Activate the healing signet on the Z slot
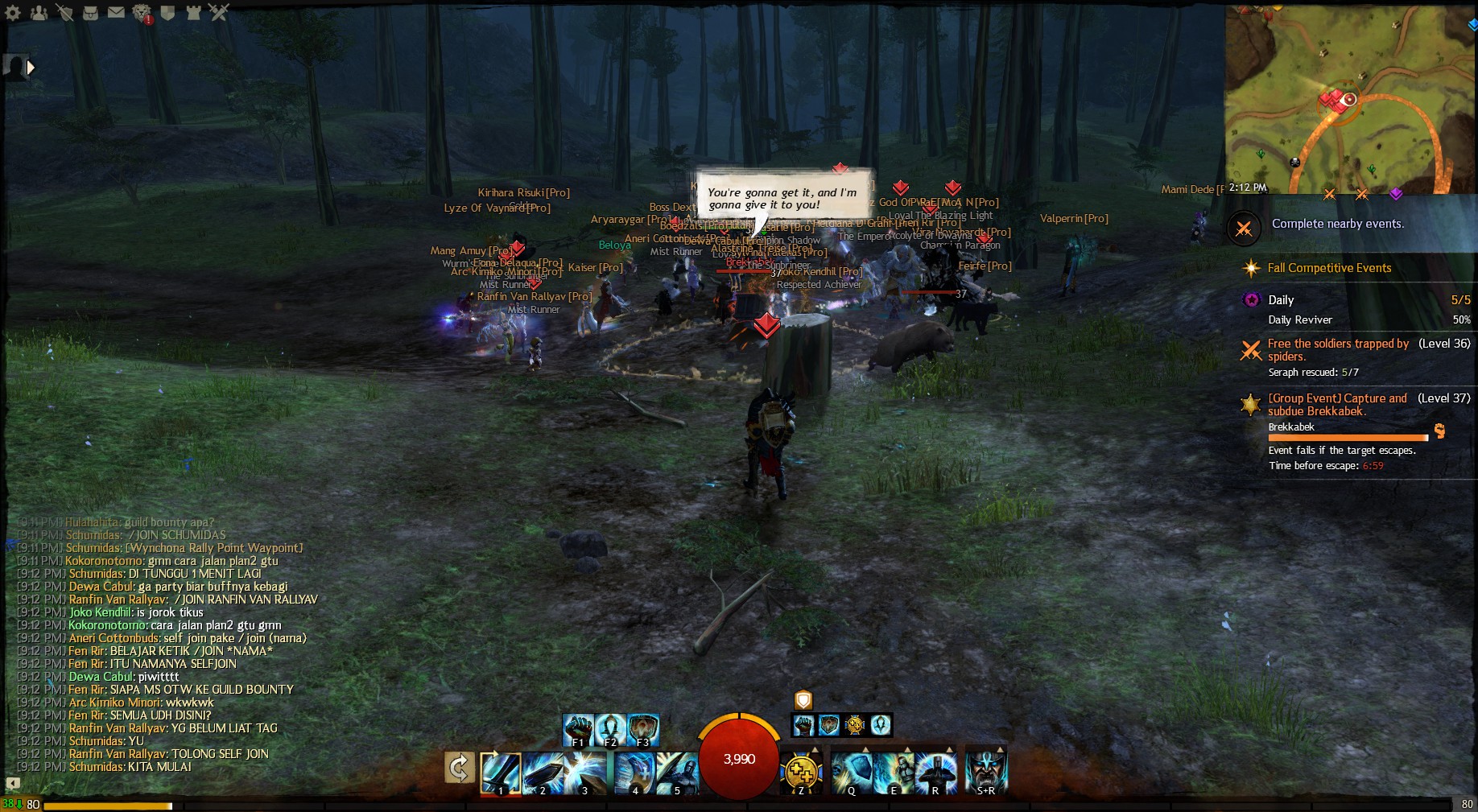 pos(802,770)
